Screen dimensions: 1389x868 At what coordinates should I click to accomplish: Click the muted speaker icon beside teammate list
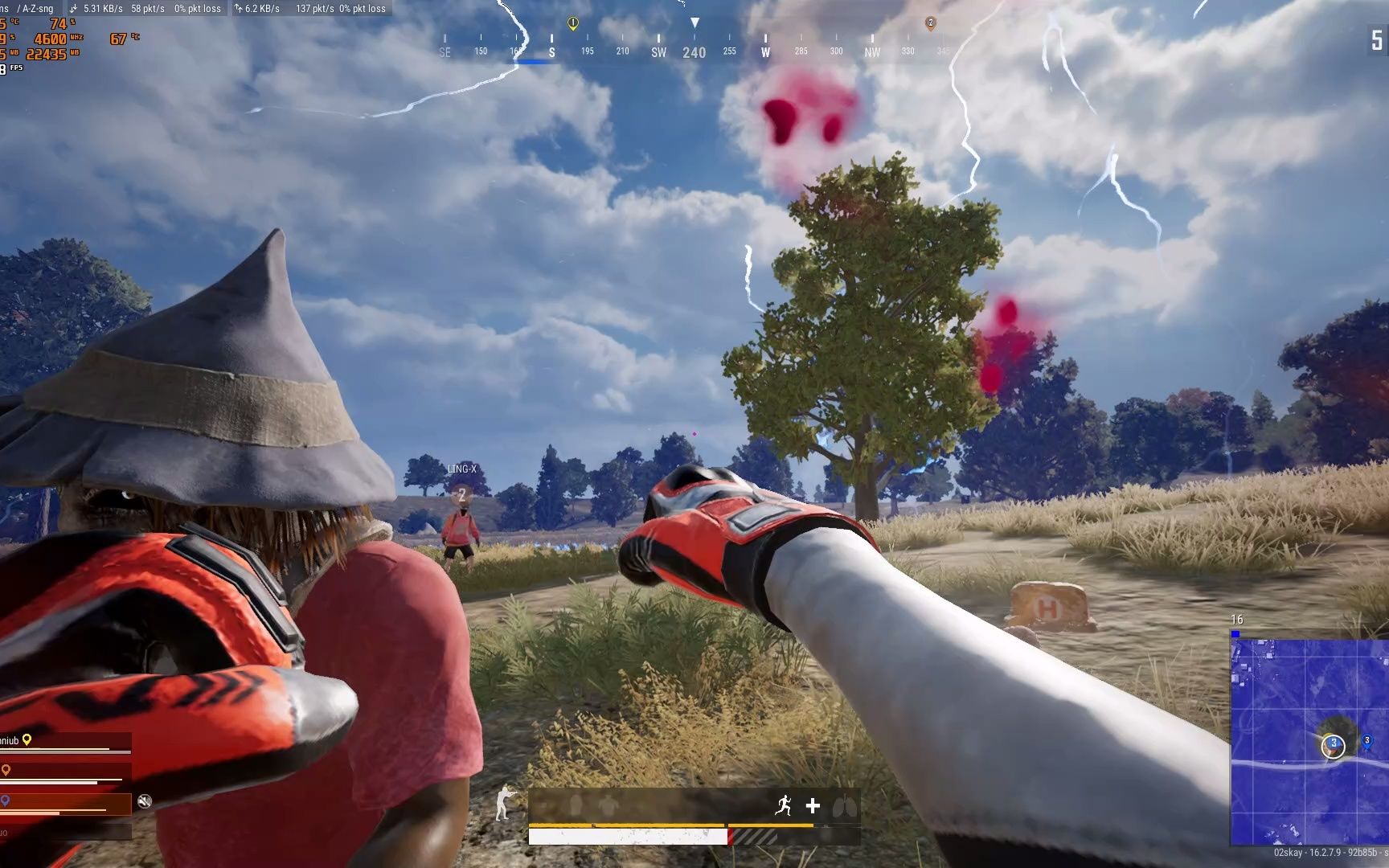[x=145, y=800]
